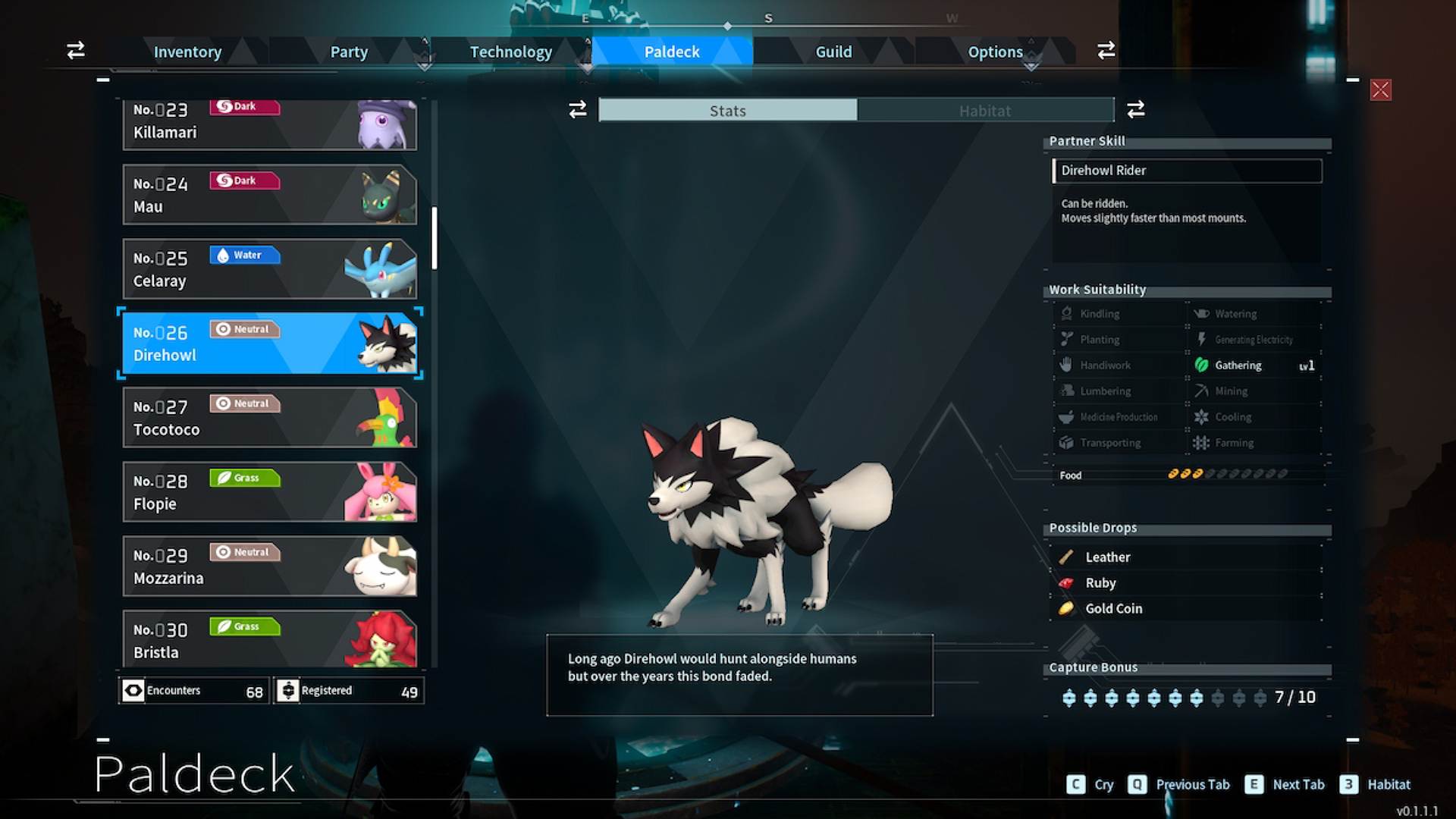
Task: Open the Guild menu tab
Action: click(834, 52)
